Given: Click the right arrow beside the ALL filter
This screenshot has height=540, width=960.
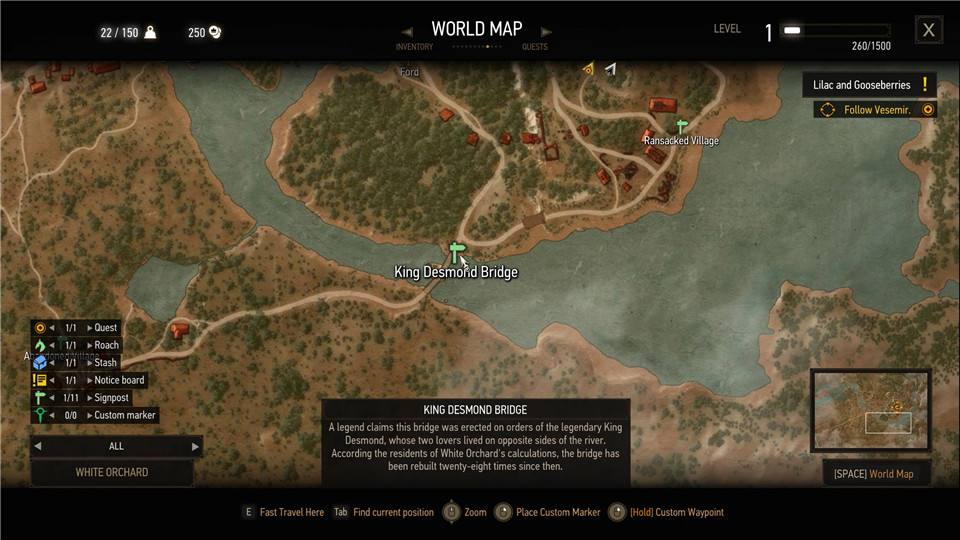Looking at the screenshot, I should (195, 446).
